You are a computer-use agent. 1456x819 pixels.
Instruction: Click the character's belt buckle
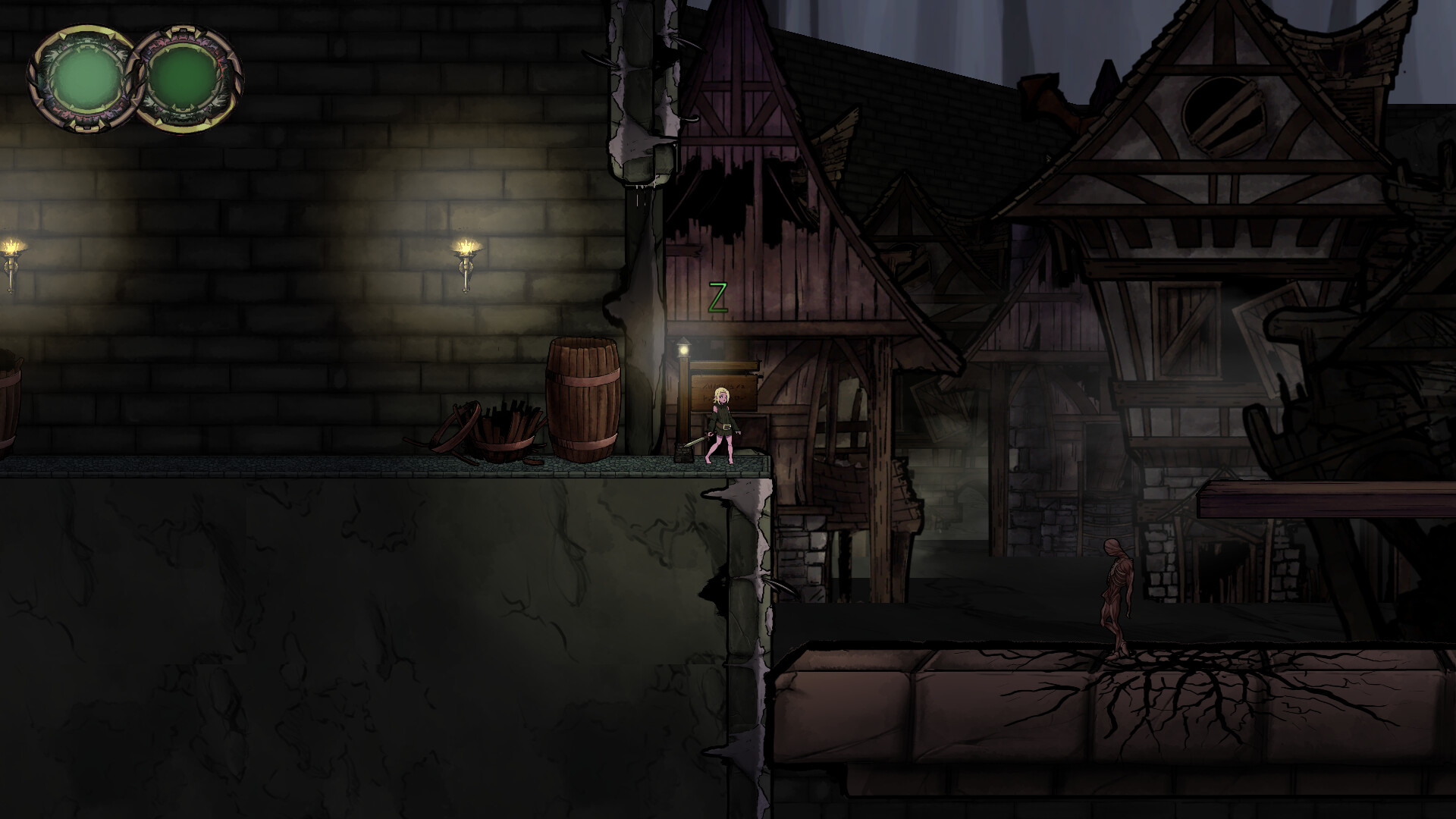[x=726, y=426]
